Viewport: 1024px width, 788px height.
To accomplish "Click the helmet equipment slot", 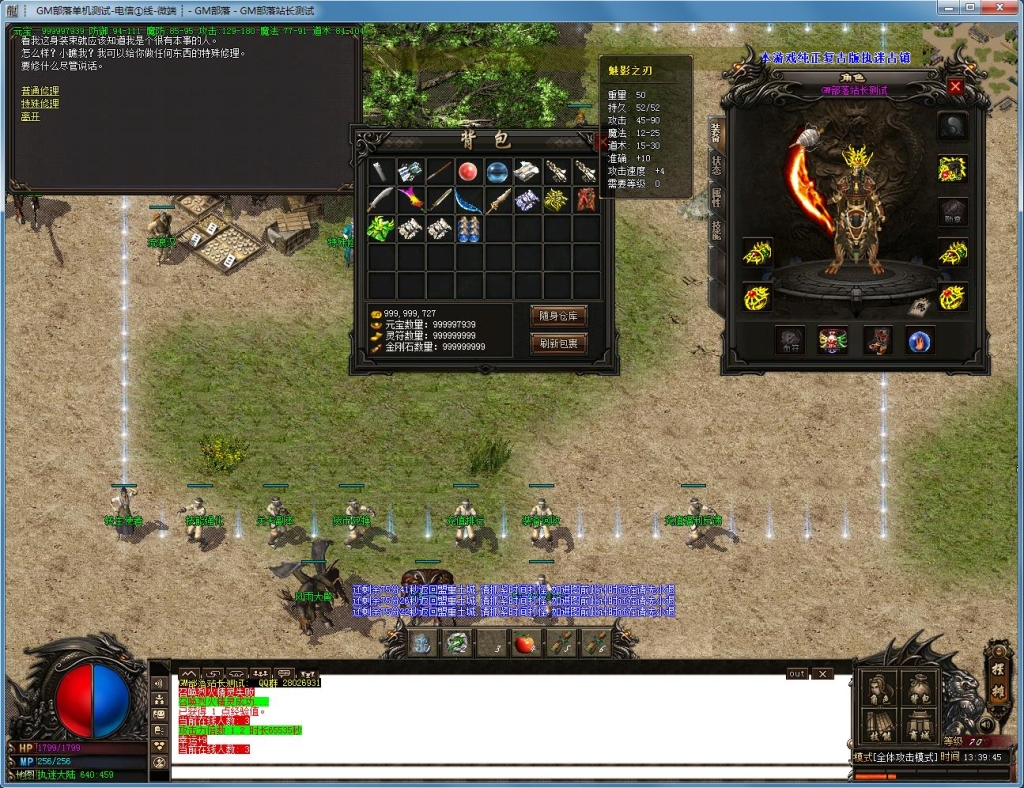I will point(951,126).
